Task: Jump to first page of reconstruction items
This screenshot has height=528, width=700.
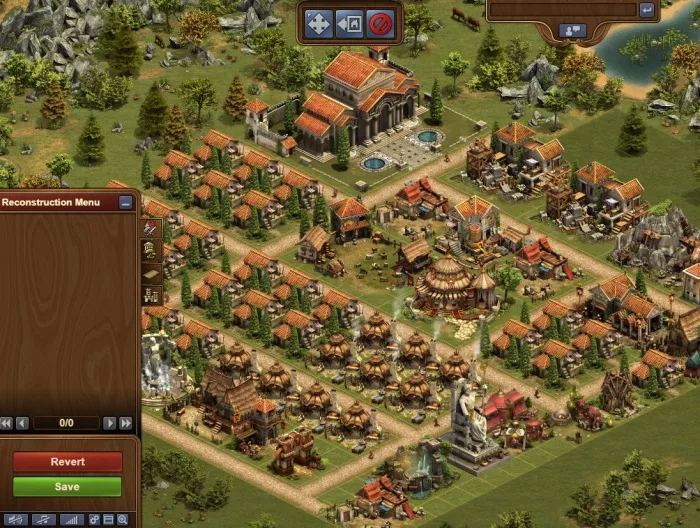Action: 7,423
